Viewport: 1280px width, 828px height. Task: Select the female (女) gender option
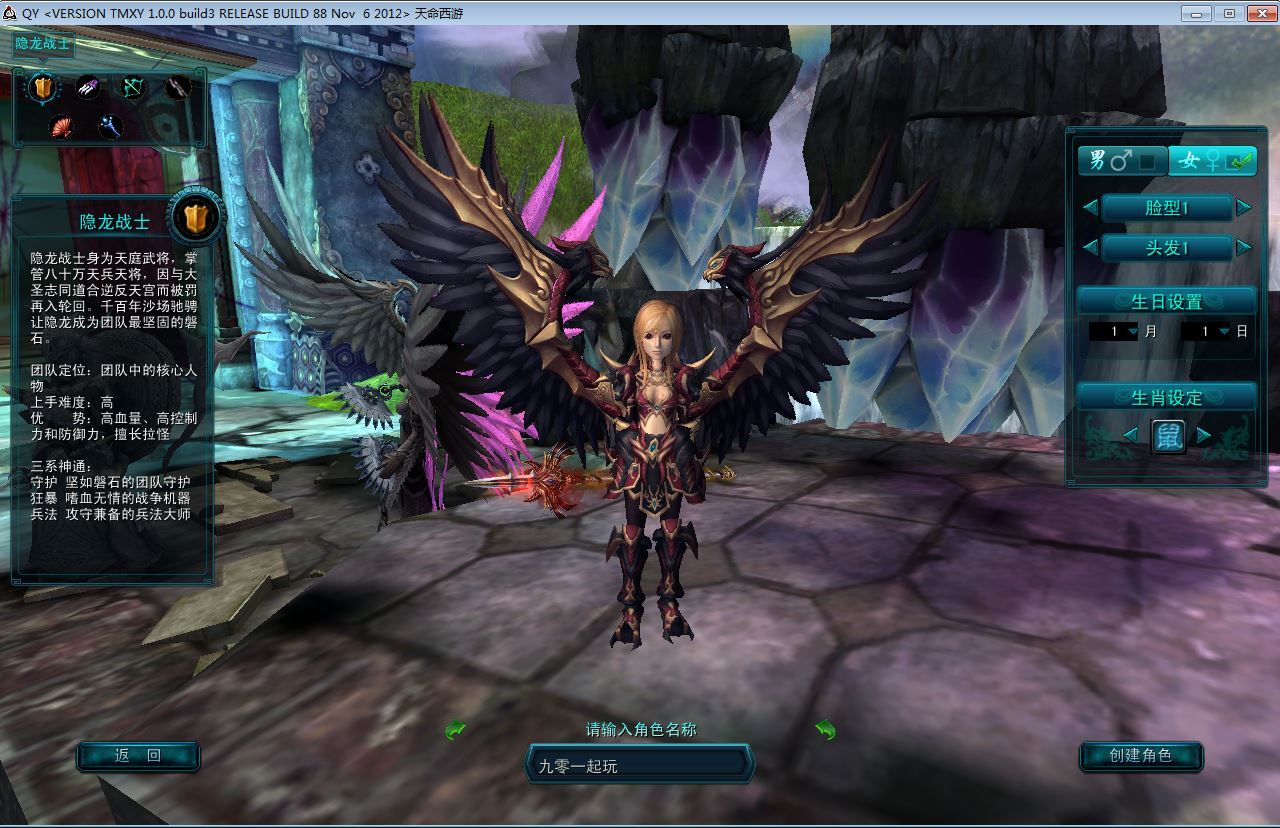pyautogui.click(x=1211, y=160)
